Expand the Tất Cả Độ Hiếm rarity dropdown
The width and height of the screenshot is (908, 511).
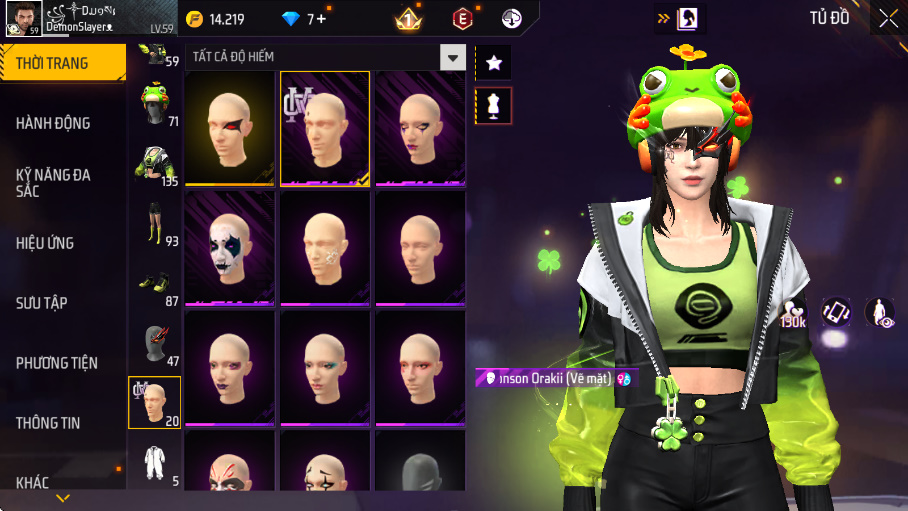pos(454,57)
